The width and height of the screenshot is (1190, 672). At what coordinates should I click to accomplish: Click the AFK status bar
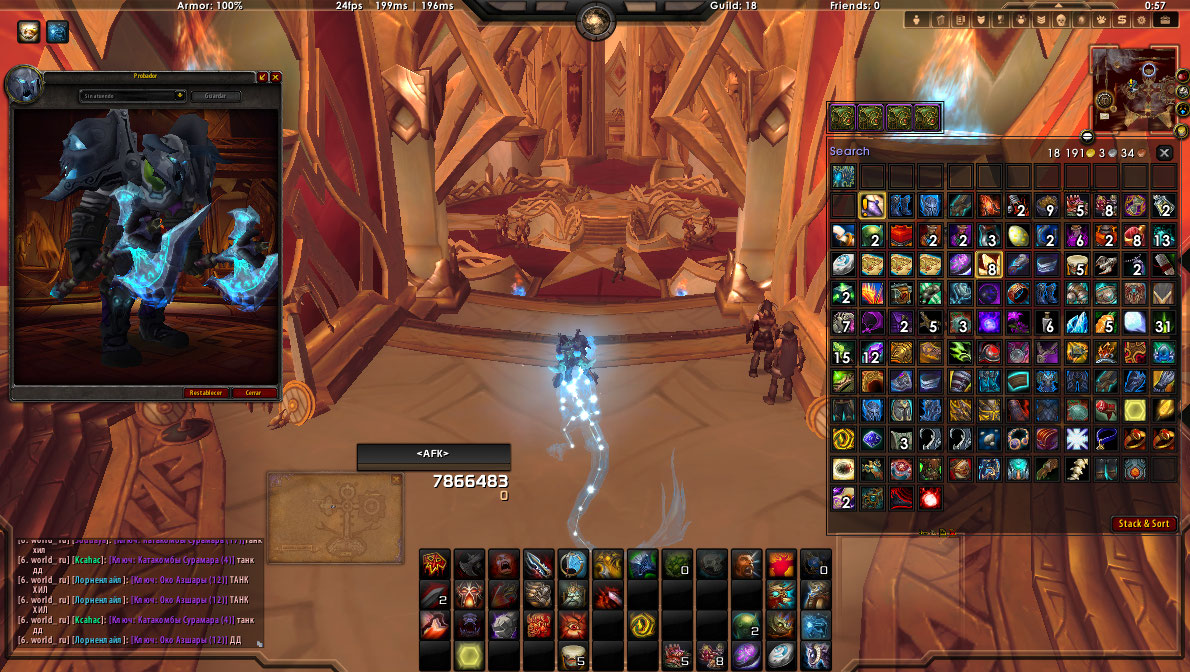(433, 456)
